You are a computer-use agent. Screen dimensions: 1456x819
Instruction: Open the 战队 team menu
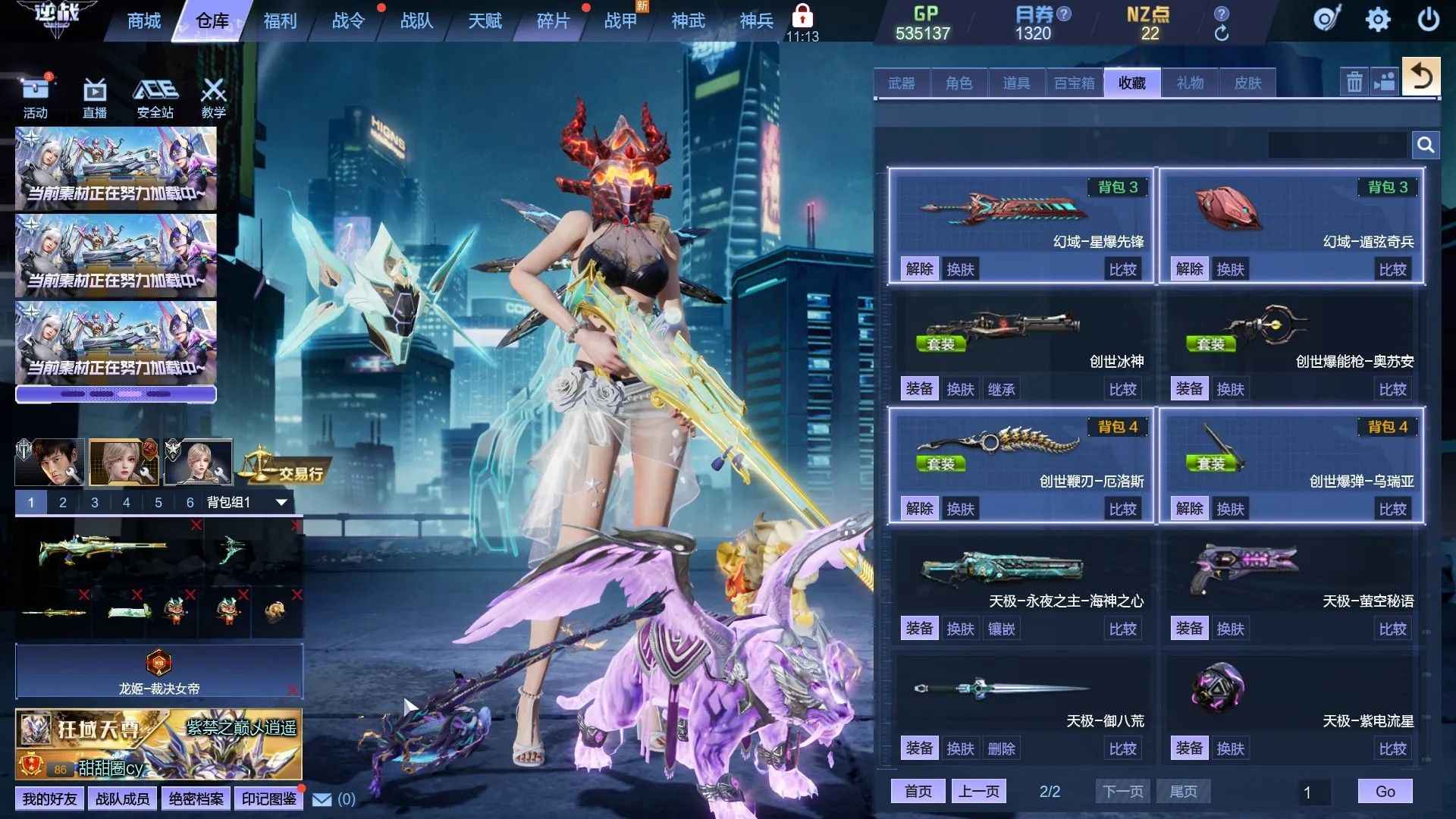(416, 21)
